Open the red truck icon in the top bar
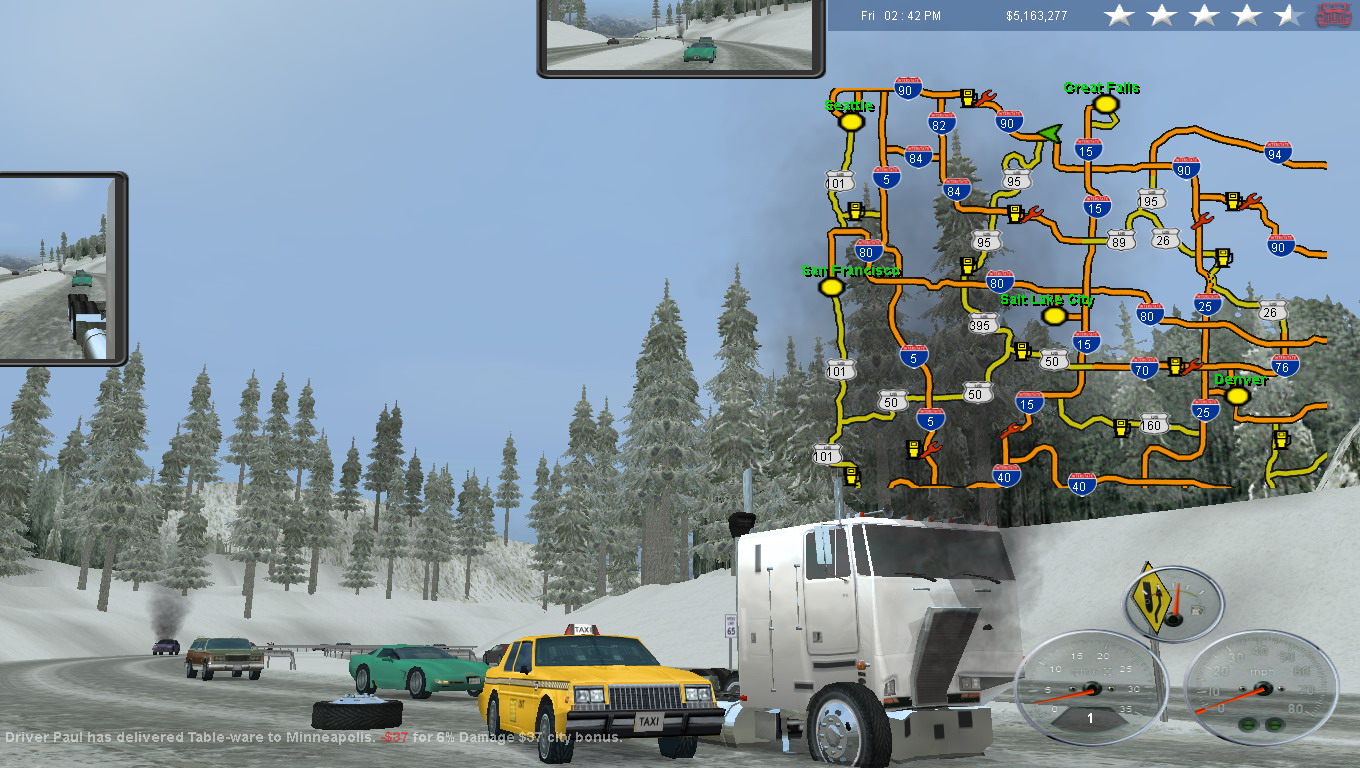 coord(1333,15)
